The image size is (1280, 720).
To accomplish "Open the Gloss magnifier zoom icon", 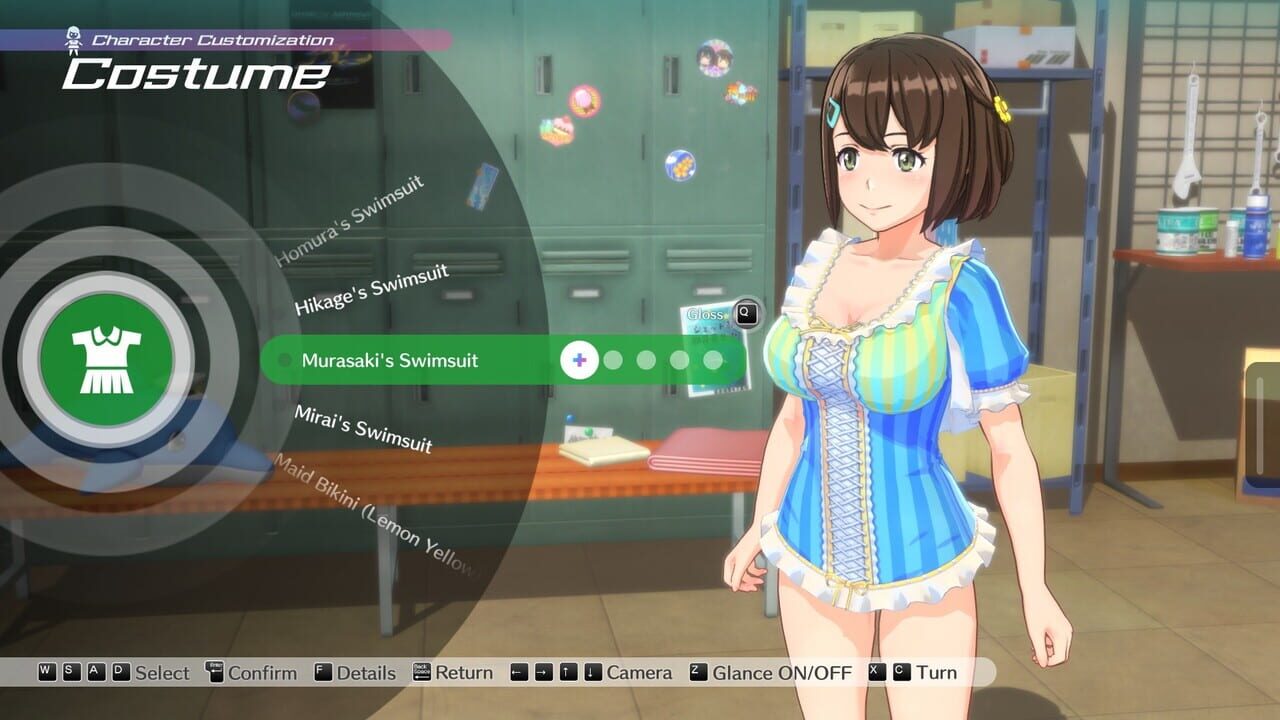I will click(746, 313).
